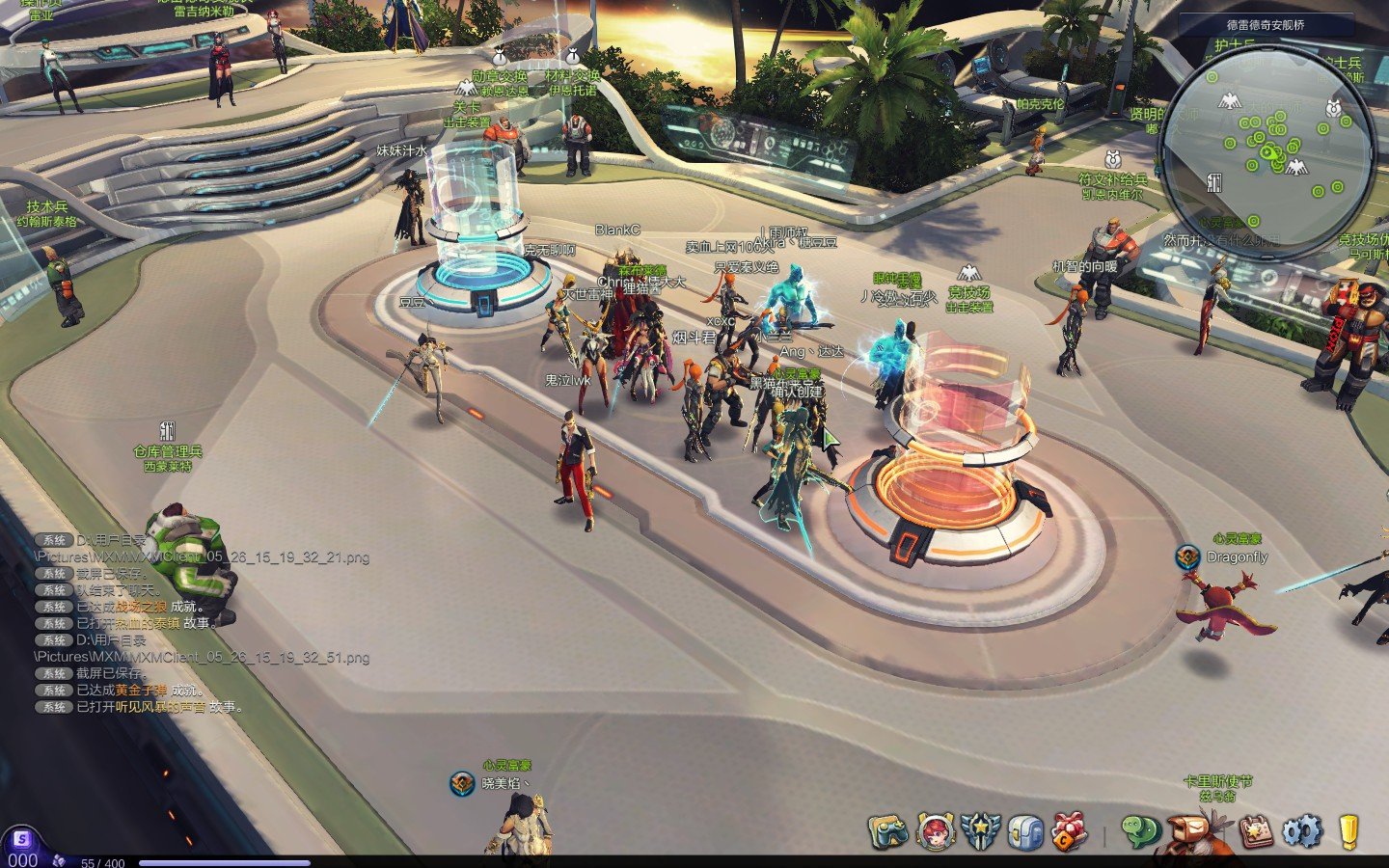Click the yellow exclamation mark notice icon
The height and width of the screenshot is (868, 1389).
pyautogui.click(x=1348, y=830)
